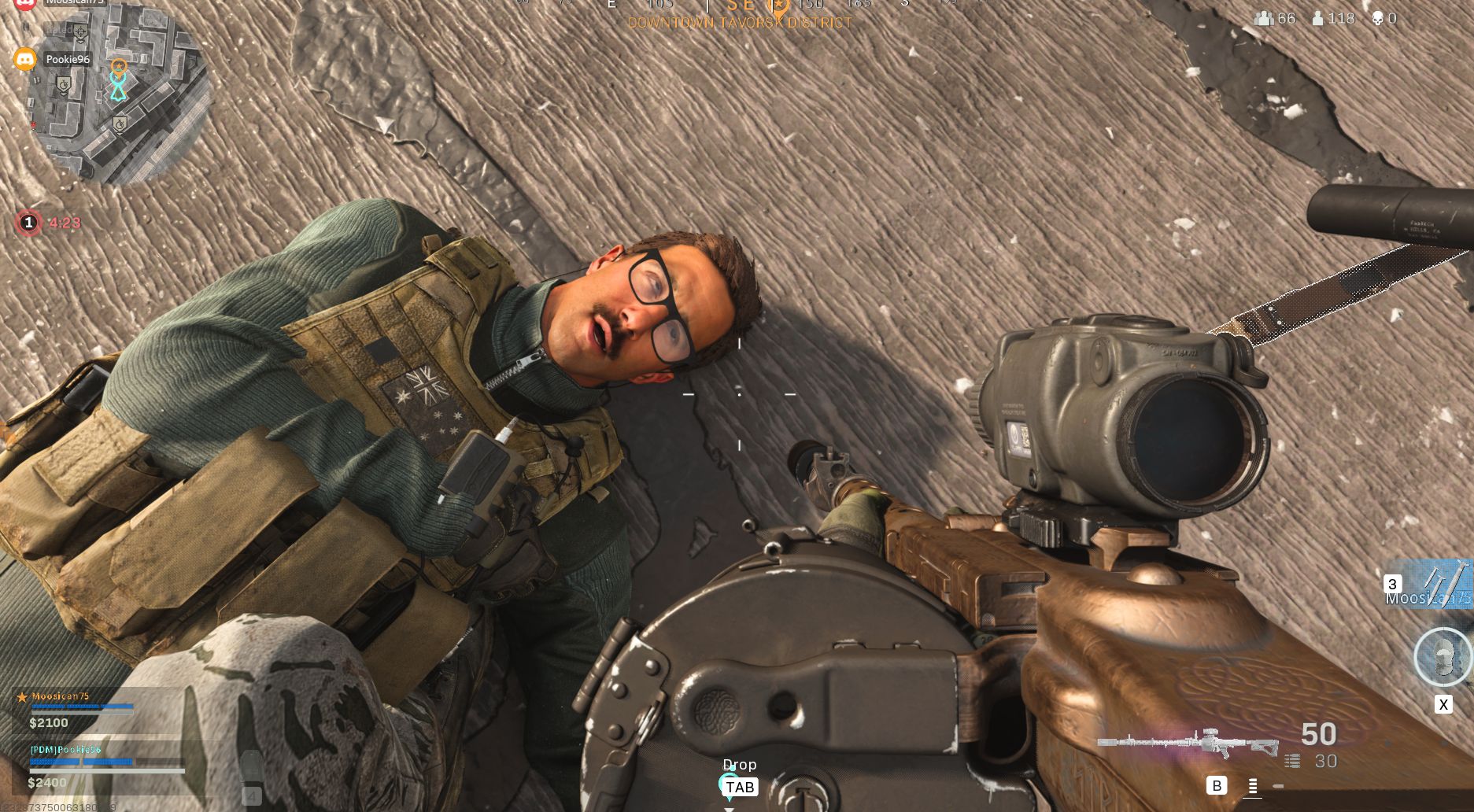The width and height of the screenshot is (1474, 812).
Task: Select the orange star objective marker on the minimap
Action: click(119, 65)
